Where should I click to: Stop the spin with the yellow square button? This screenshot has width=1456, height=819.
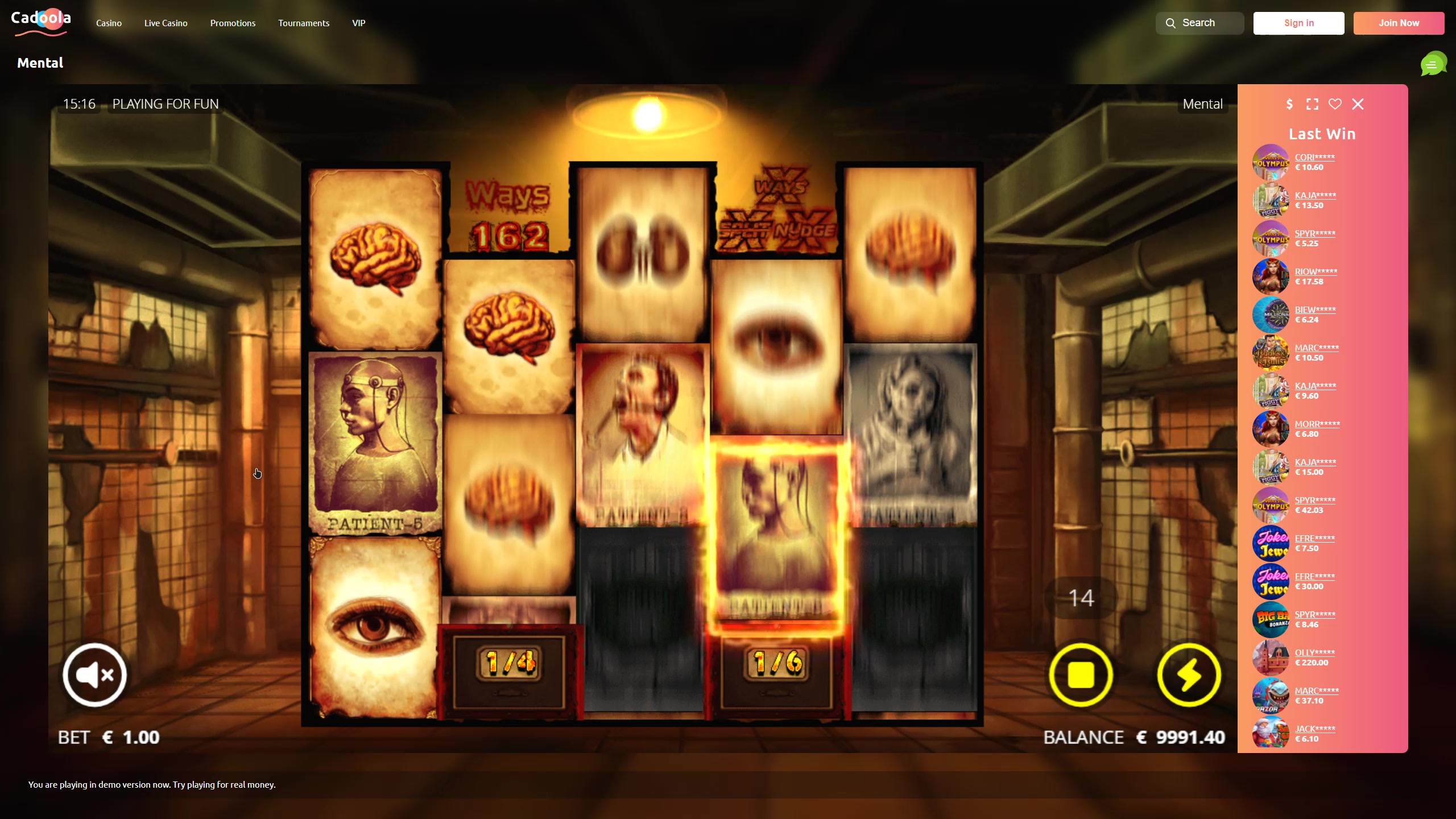tap(1081, 675)
